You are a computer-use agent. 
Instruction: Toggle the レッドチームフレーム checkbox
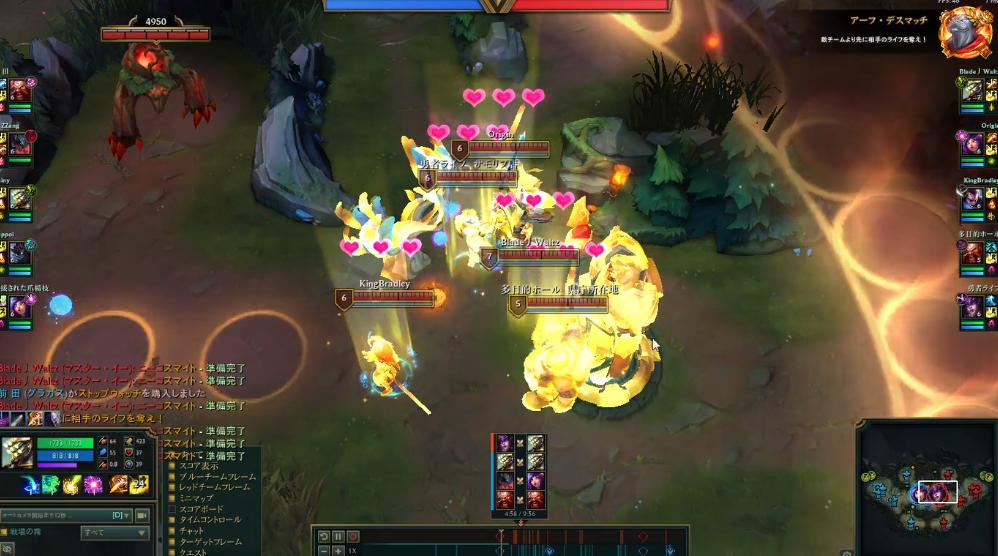pos(172,488)
